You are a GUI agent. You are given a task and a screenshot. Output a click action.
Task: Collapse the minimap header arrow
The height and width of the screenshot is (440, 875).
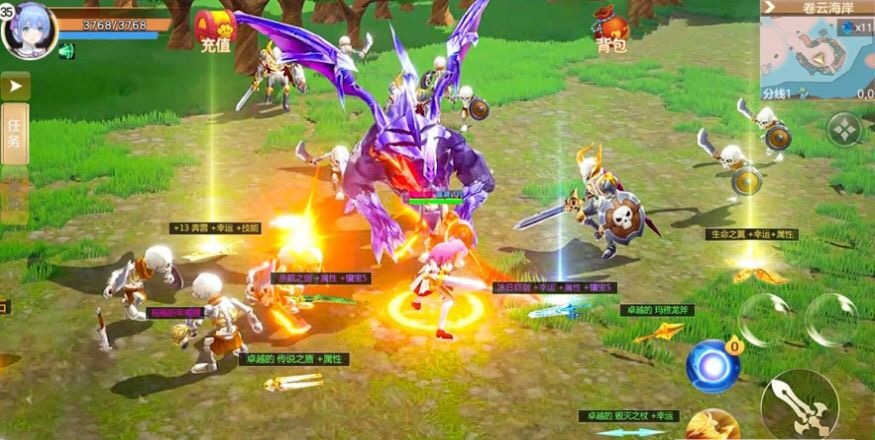pyautogui.click(x=770, y=7)
